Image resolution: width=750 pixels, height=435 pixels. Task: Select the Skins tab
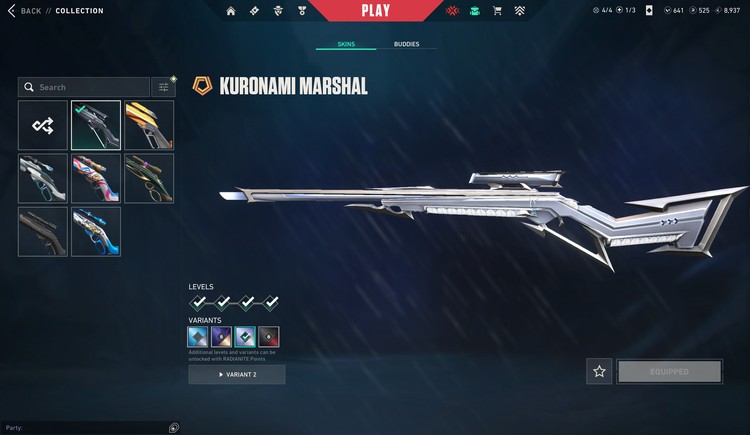click(346, 45)
